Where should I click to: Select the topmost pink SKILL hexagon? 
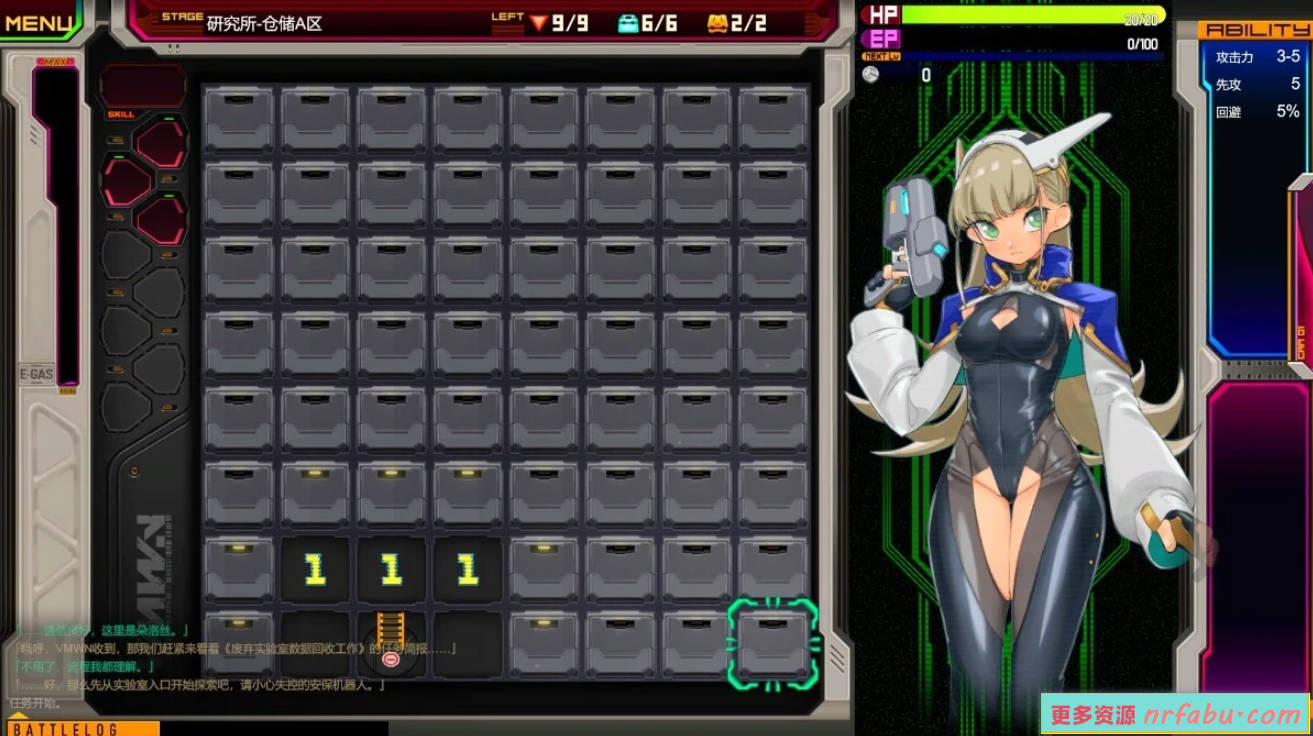pyautogui.click(x=159, y=140)
